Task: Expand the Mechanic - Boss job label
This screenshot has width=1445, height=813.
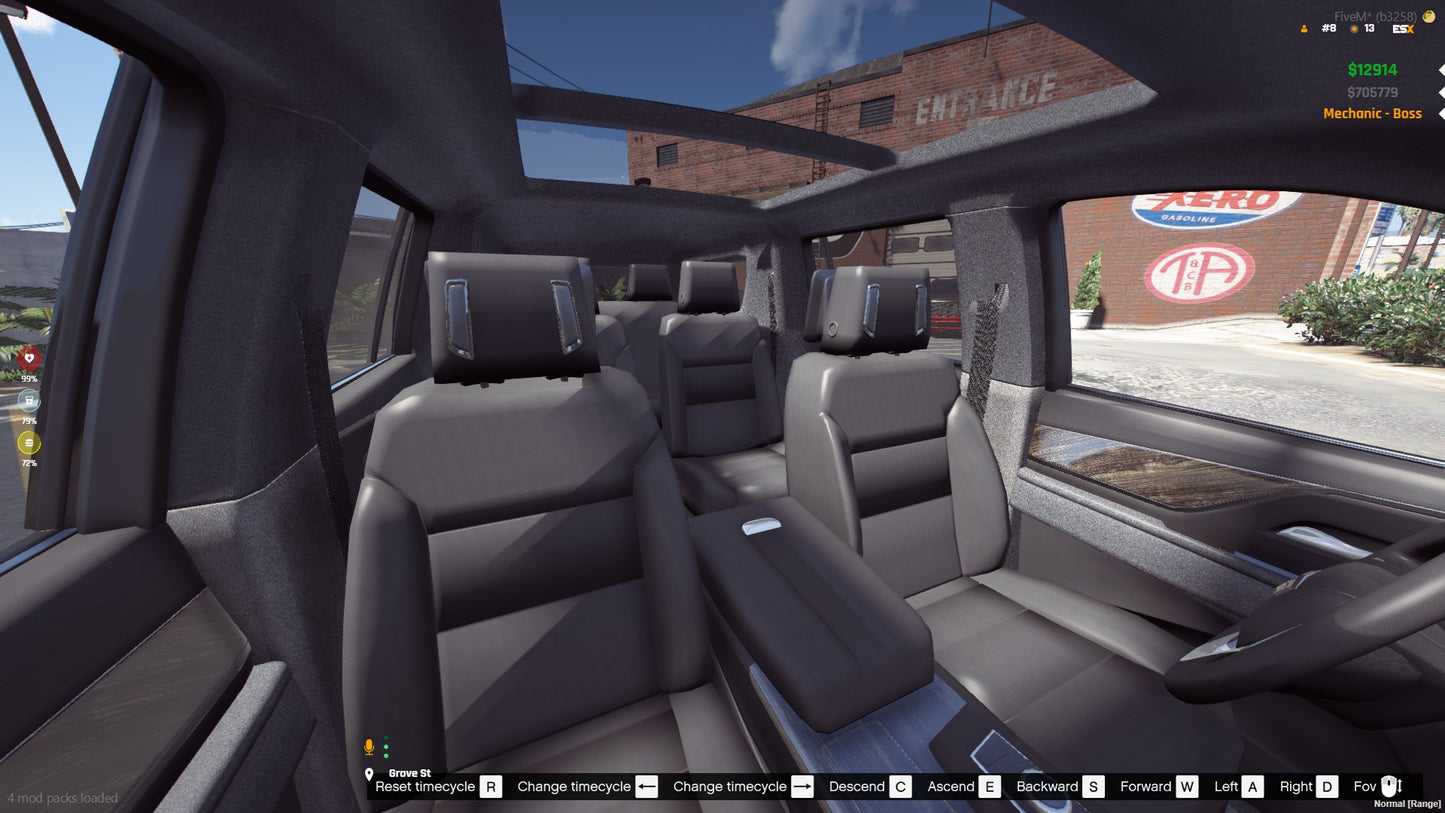Action: pyautogui.click(x=1372, y=113)
